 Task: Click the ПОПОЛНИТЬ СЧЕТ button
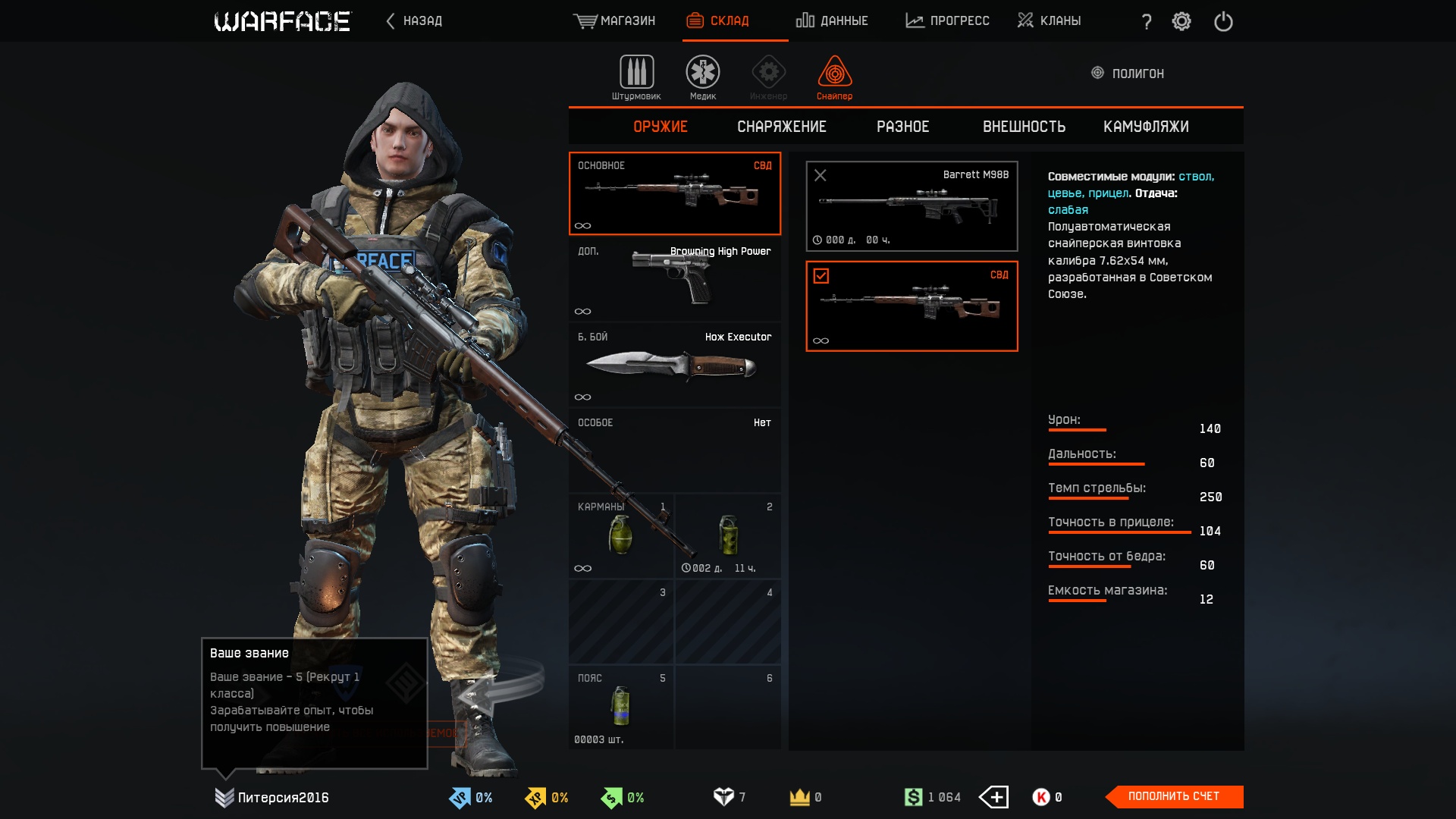tap(1174, 796)
